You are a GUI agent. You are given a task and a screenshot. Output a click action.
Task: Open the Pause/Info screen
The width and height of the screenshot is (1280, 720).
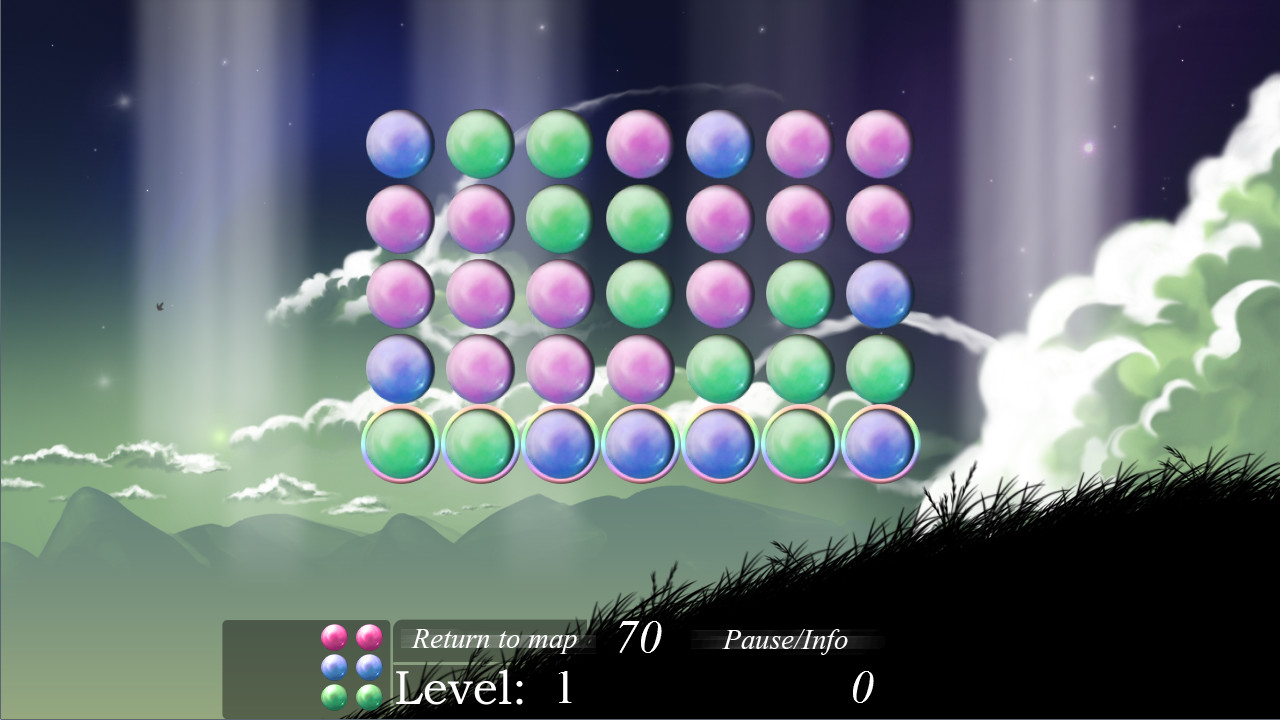point(786,641)
